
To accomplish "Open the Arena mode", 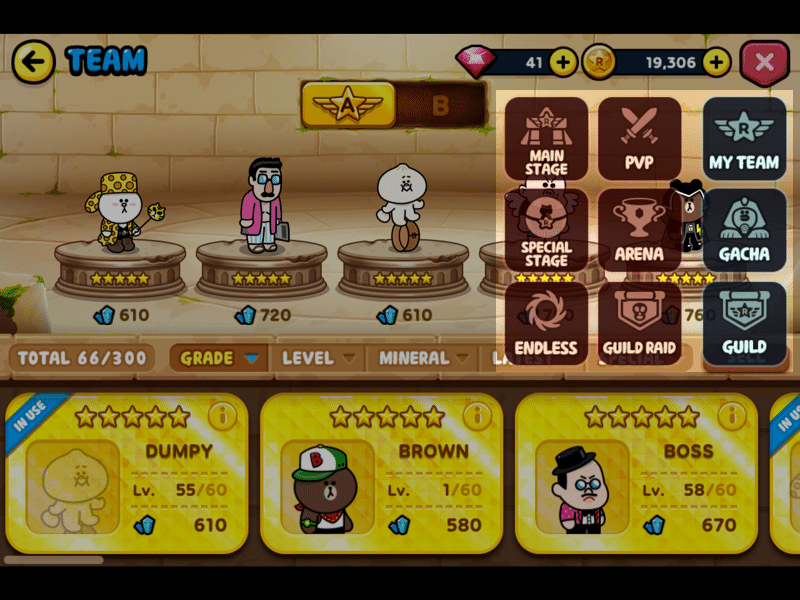I will coord(639,232).
